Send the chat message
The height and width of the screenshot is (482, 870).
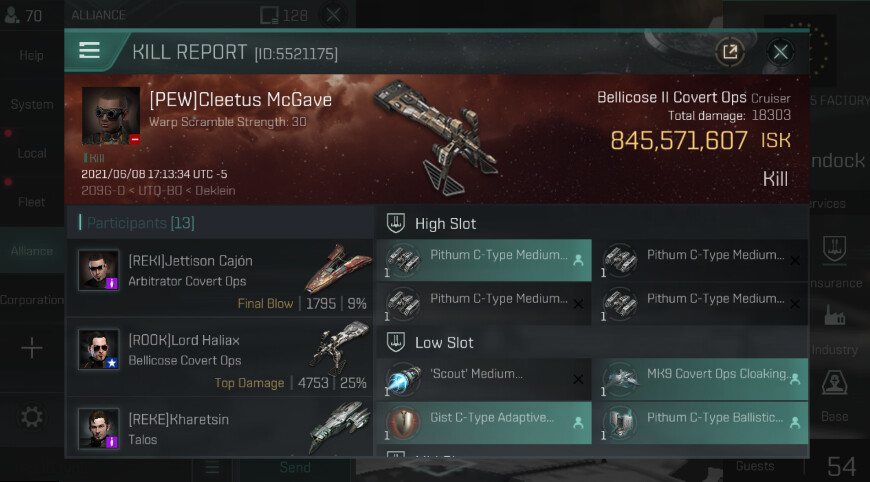point(295,467)
